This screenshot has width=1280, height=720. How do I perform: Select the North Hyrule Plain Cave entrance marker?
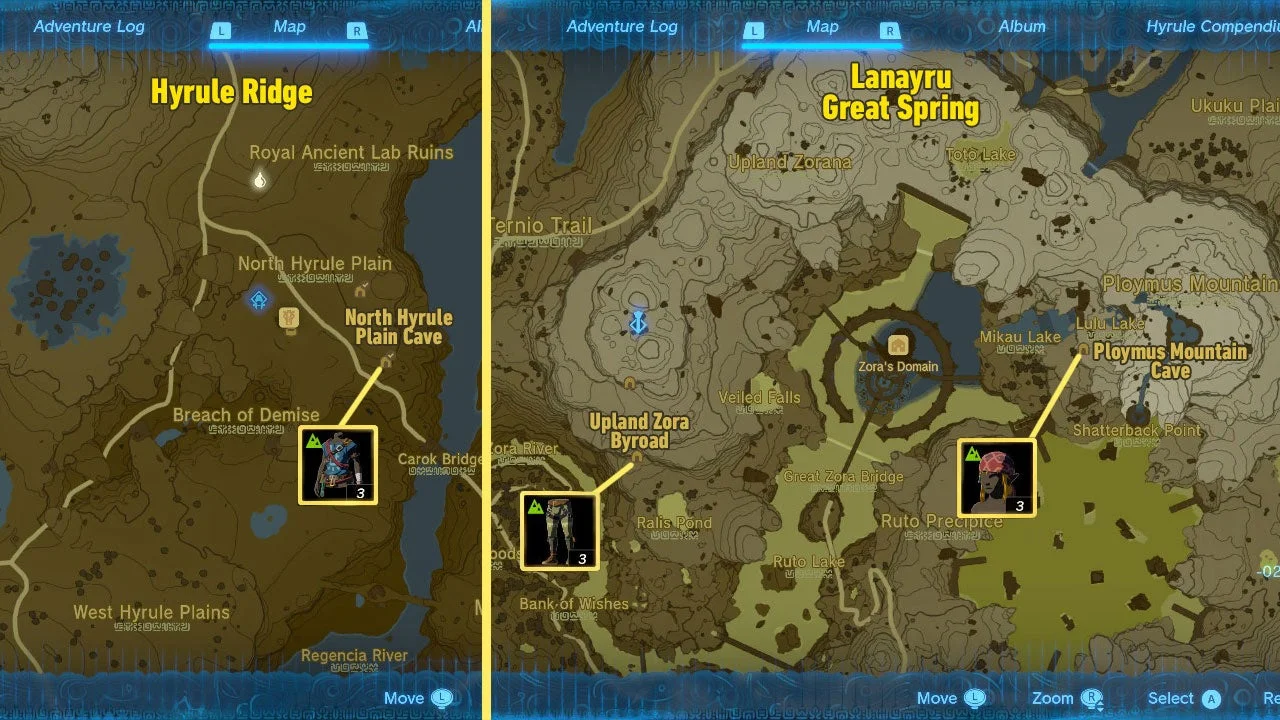tap(388, 362)
